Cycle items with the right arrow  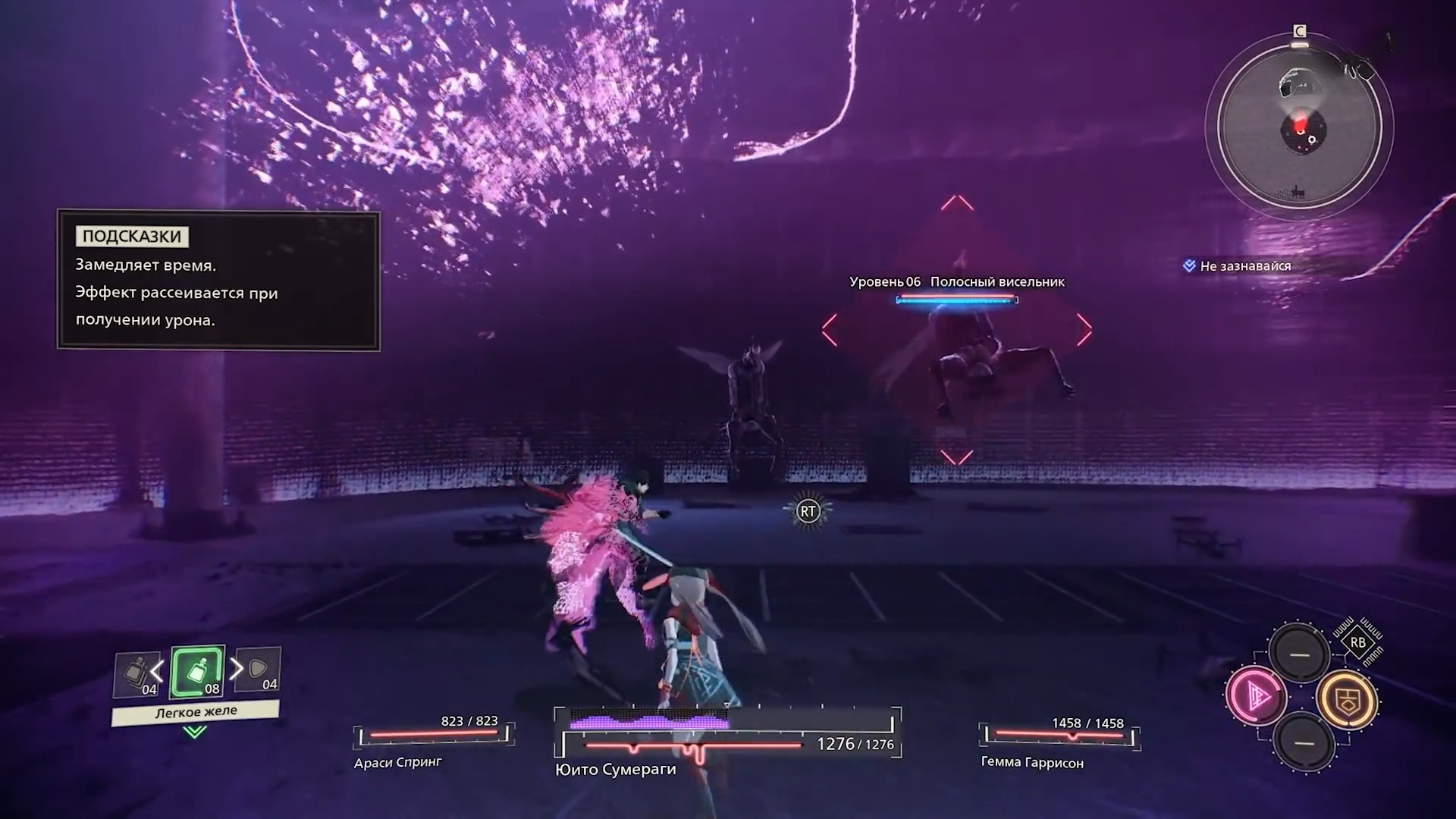(237, 669)
